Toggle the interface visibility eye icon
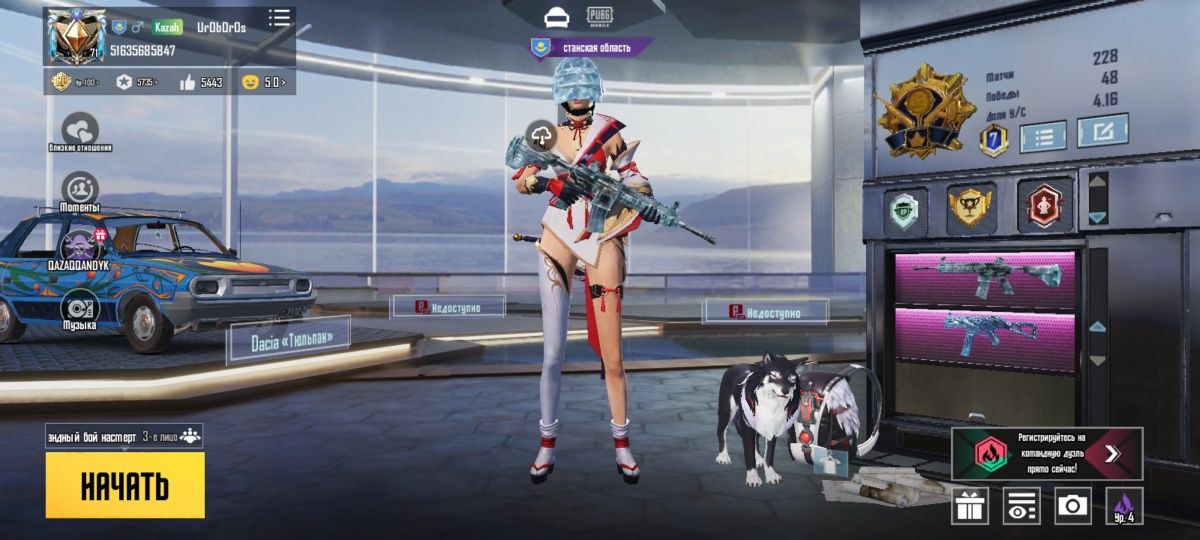 point(1021,506)
